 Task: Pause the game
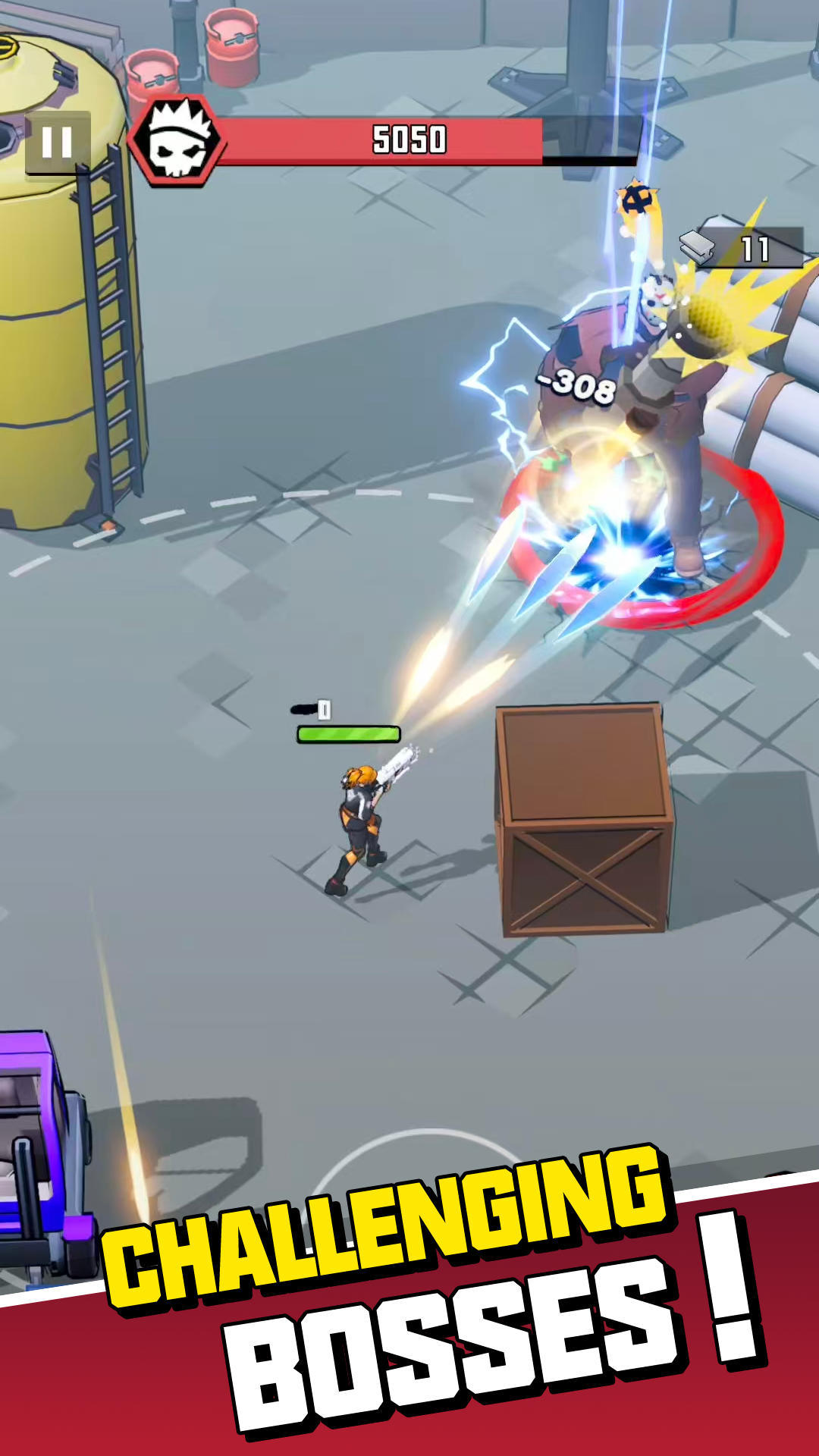point(58,142)
